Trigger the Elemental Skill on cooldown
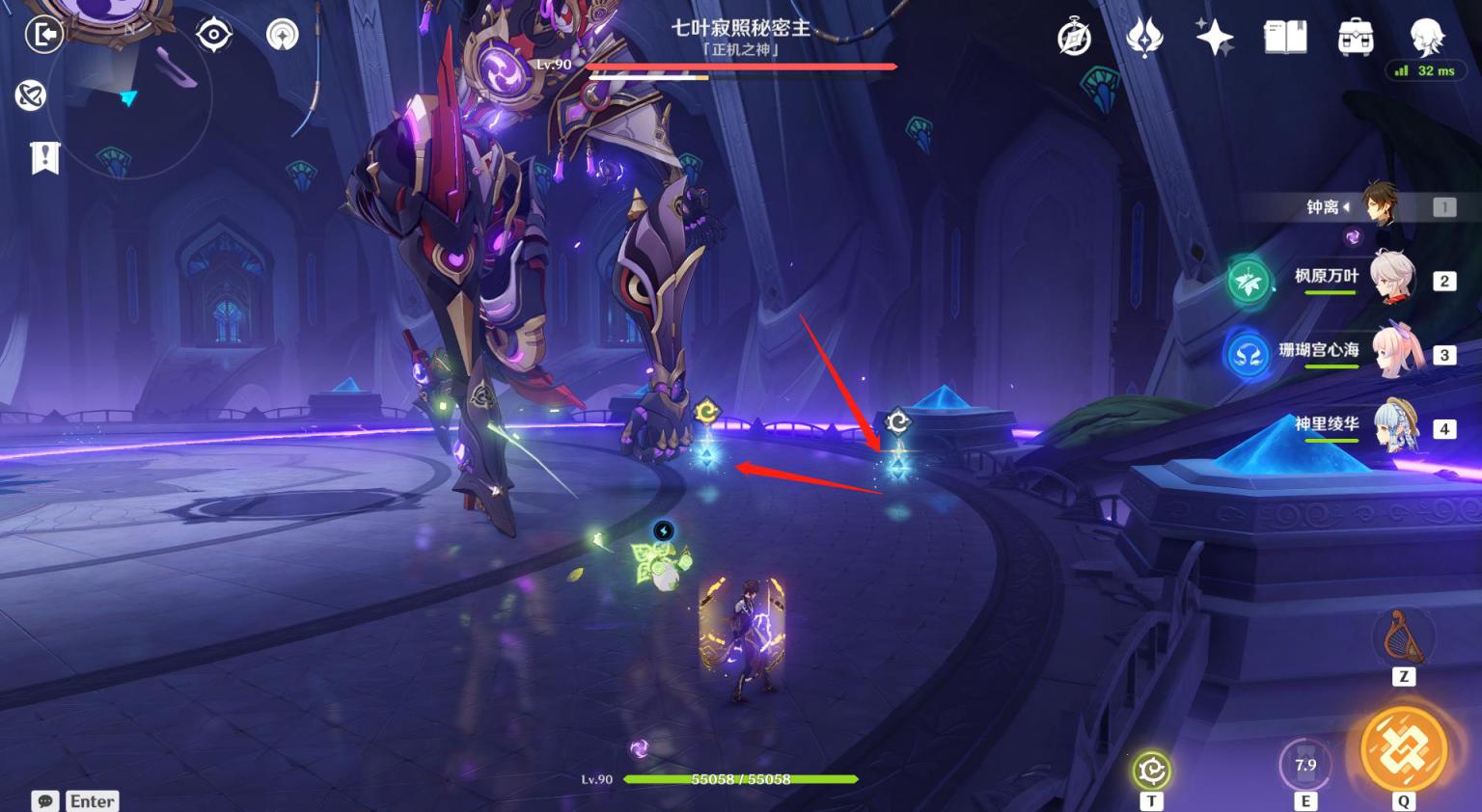Screen dimensions: 1482x812 pos(1304,766)
